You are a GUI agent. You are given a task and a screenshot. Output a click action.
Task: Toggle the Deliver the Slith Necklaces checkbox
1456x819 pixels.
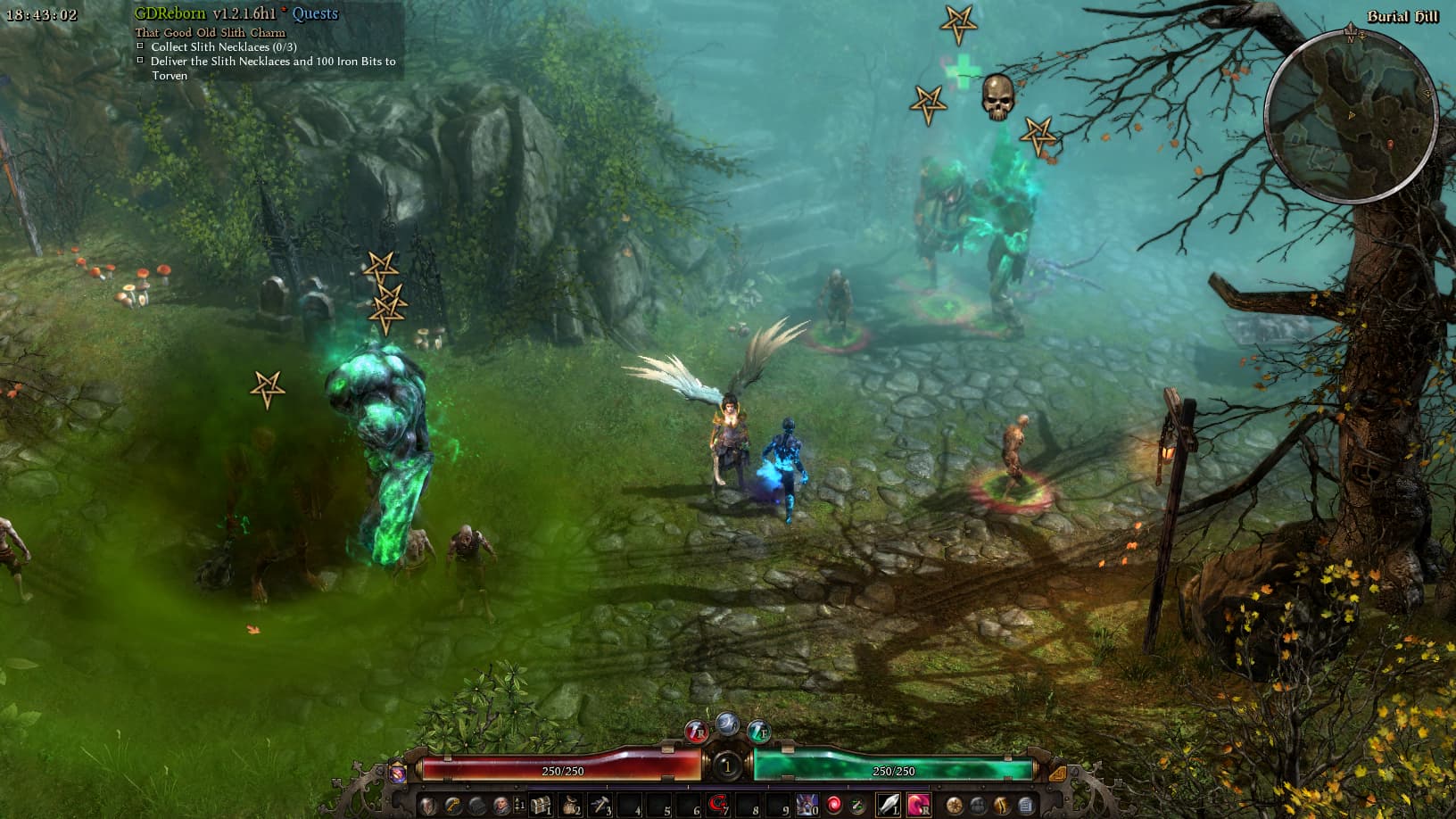[141, 62]
